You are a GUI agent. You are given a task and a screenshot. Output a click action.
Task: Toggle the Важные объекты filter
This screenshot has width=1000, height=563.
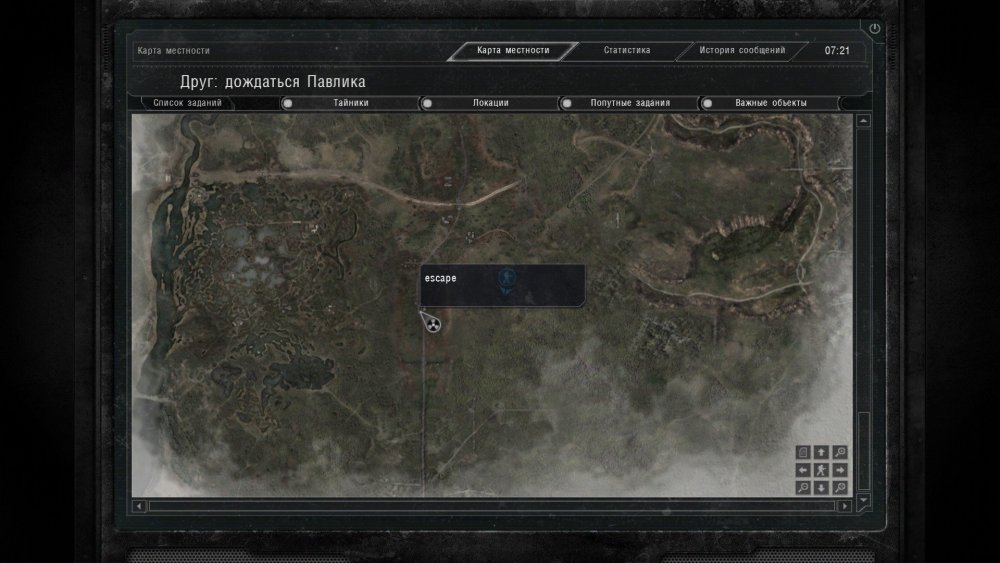[707, 103]
